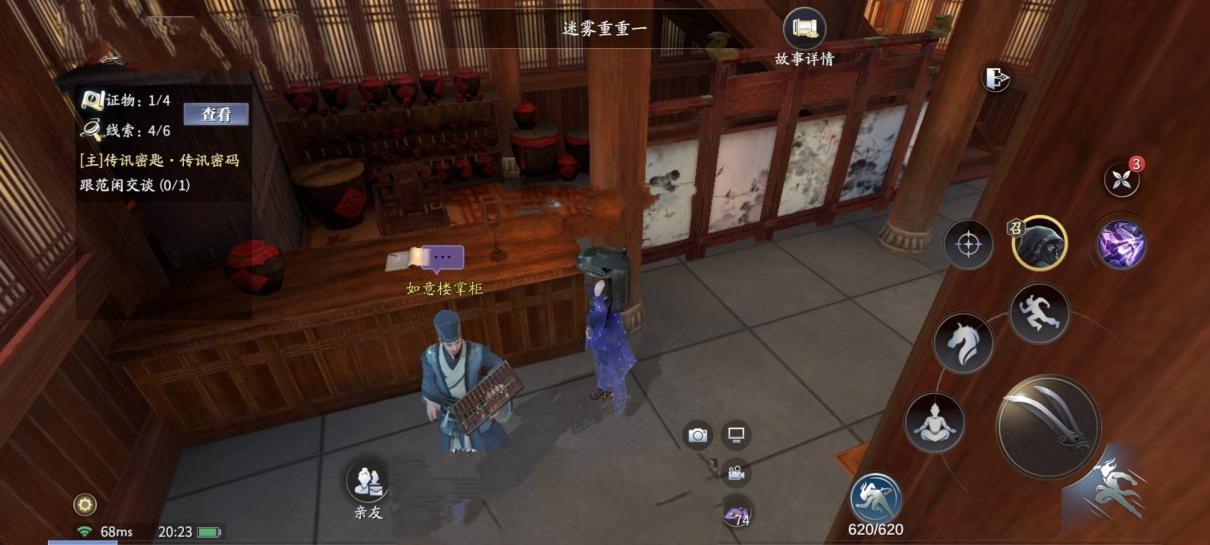1210x545 pixels.
Task: Select the 传讯密匙 main quest tracker entry
Action: [x=159, y=160]
